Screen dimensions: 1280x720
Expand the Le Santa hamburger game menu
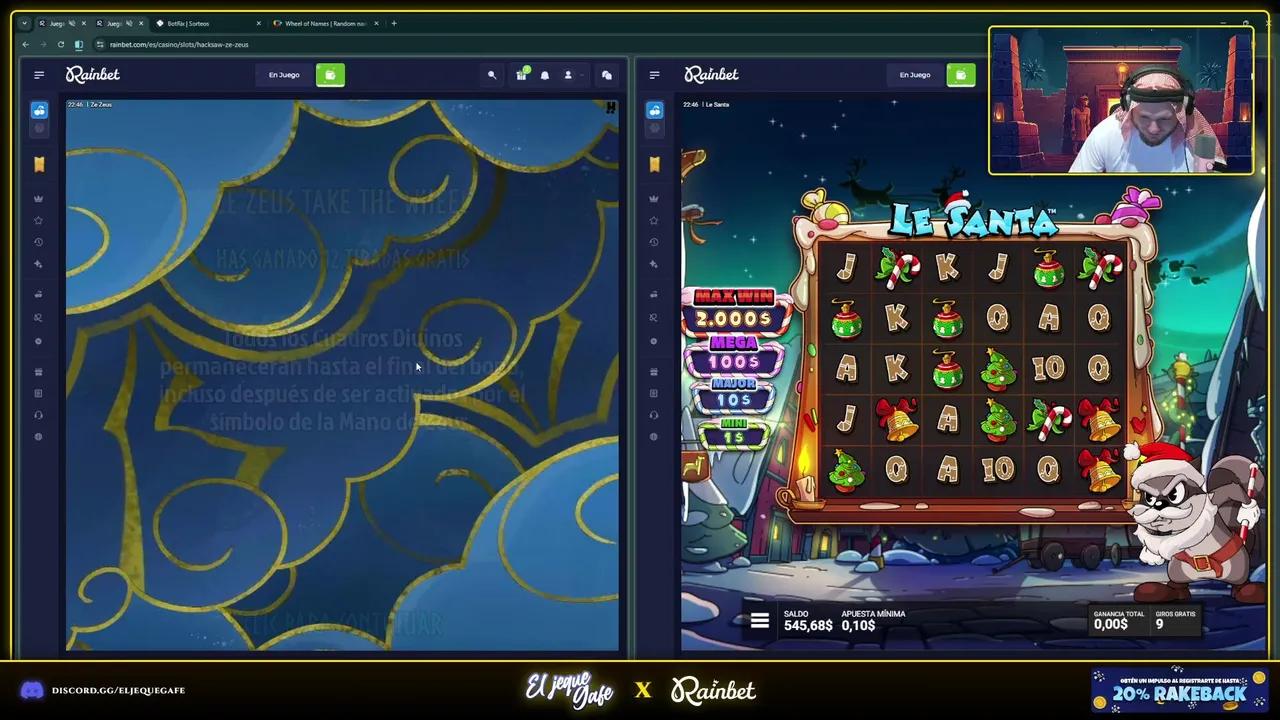pyautogui.click(x=760, y=620)
